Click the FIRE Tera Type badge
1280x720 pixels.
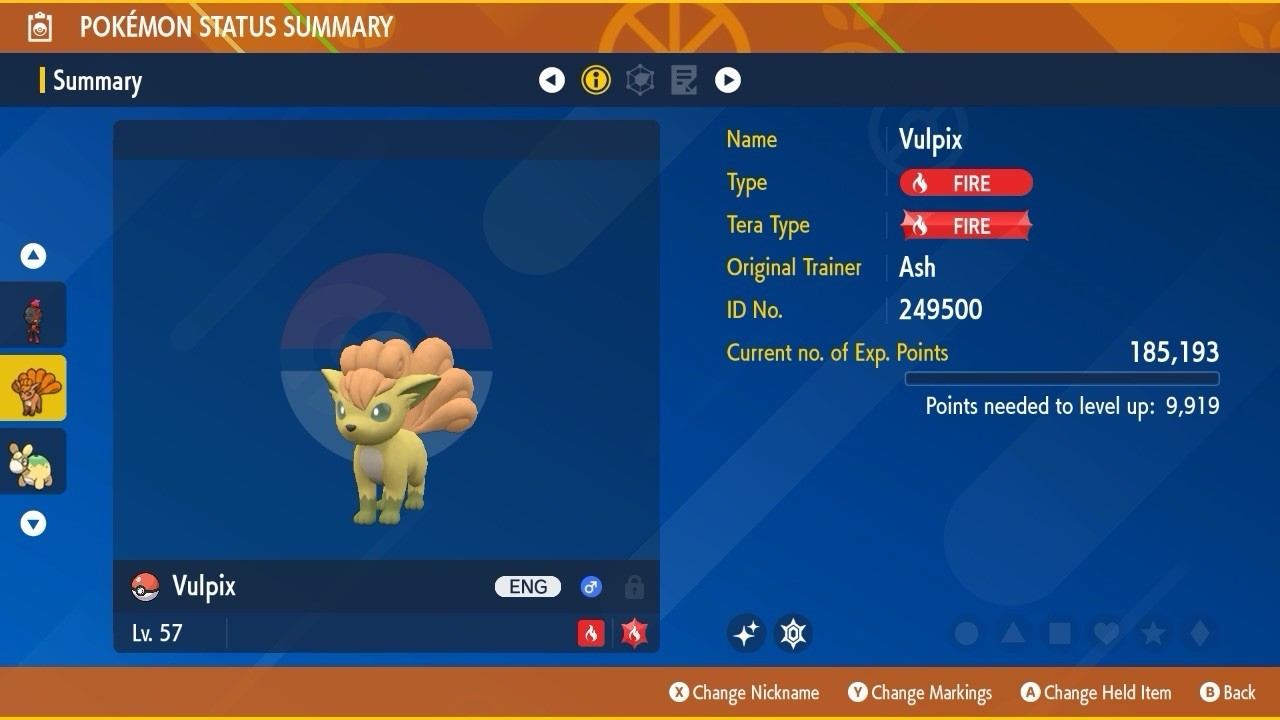966,226
